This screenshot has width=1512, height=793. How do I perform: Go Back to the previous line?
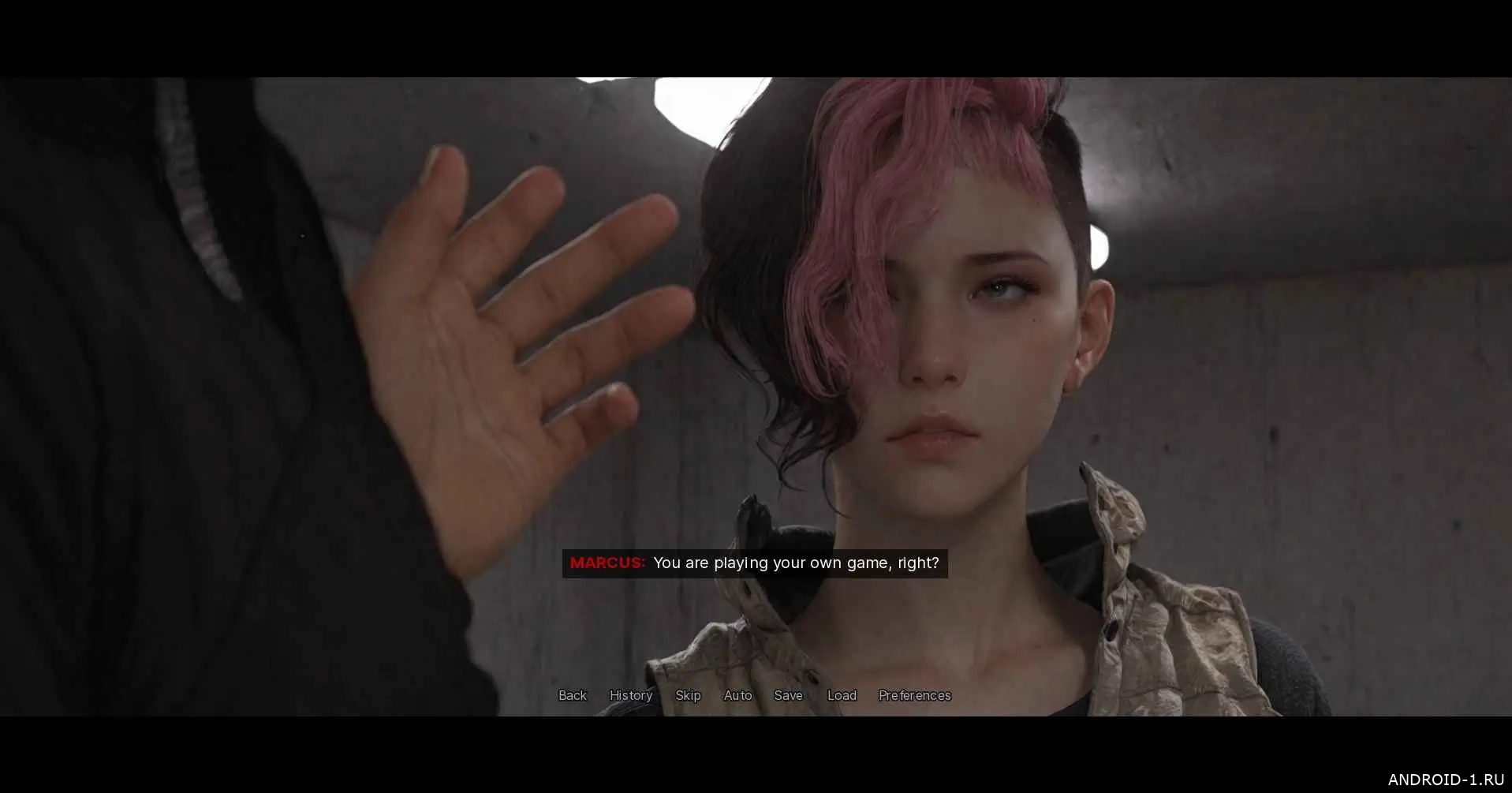tap(572, 695)
